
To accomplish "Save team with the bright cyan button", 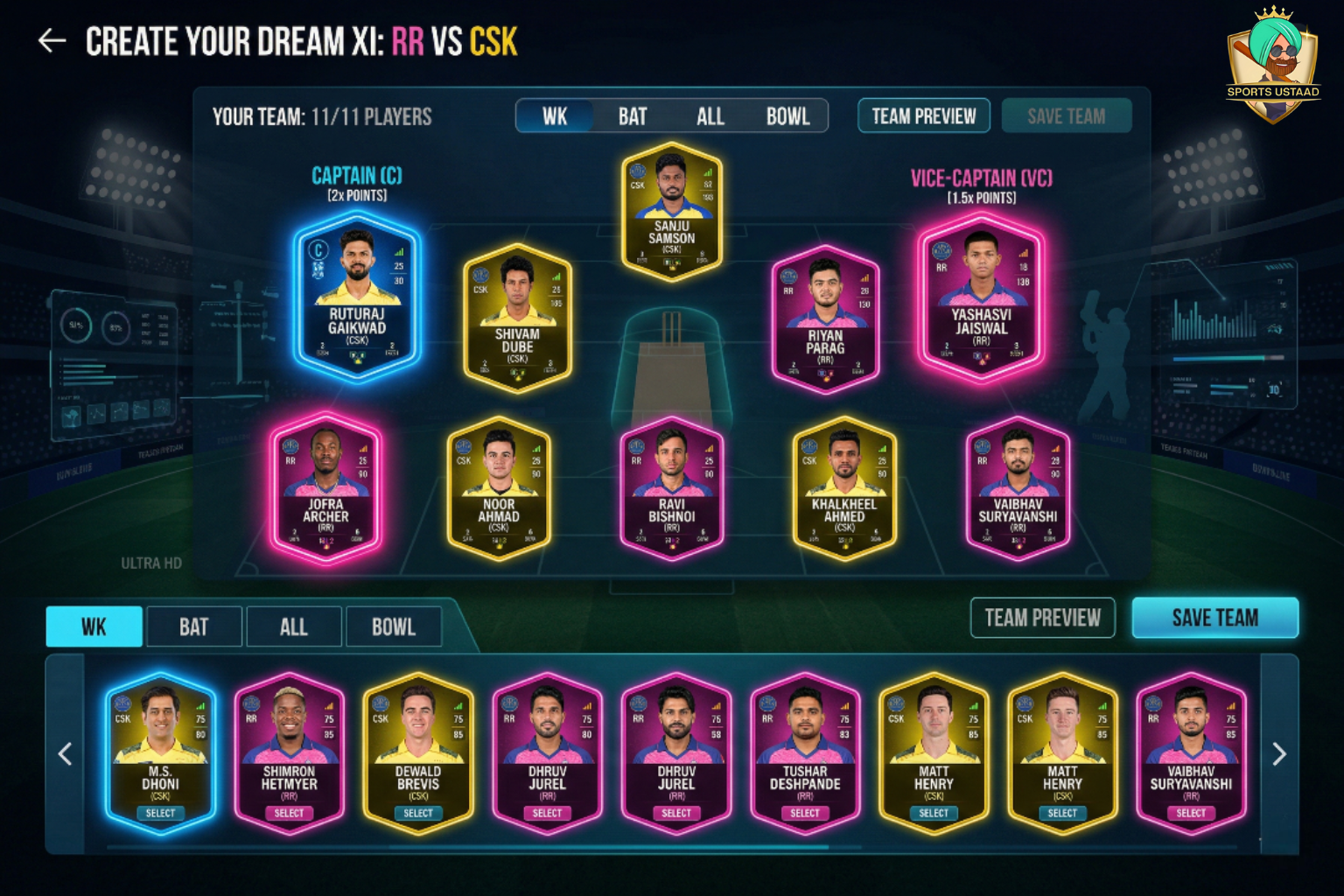I will point(1214,618).
